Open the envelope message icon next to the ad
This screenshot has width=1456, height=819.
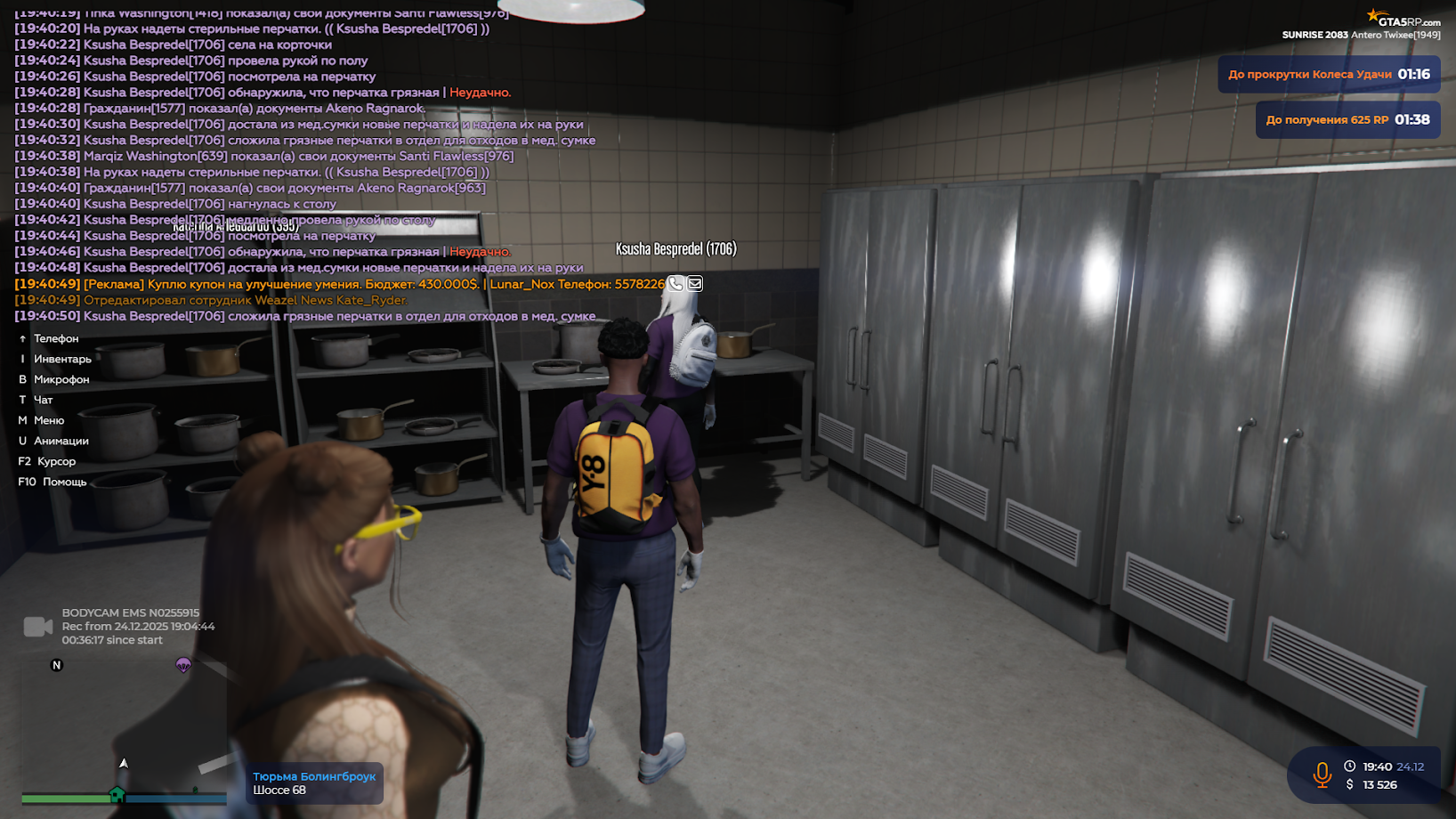(x=695, y=283)
